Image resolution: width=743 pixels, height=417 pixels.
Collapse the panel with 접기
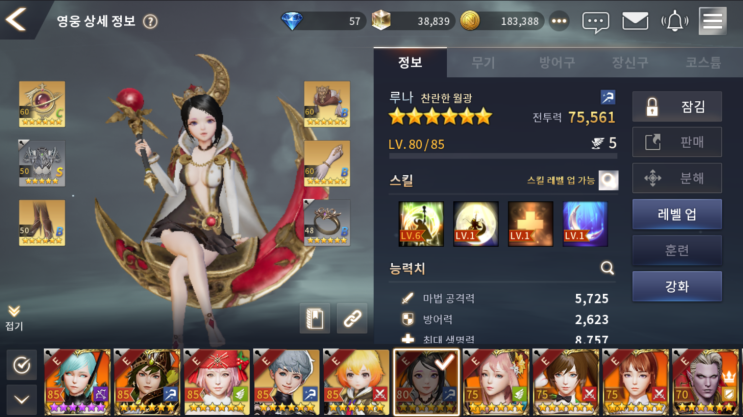tap(14, 317)
